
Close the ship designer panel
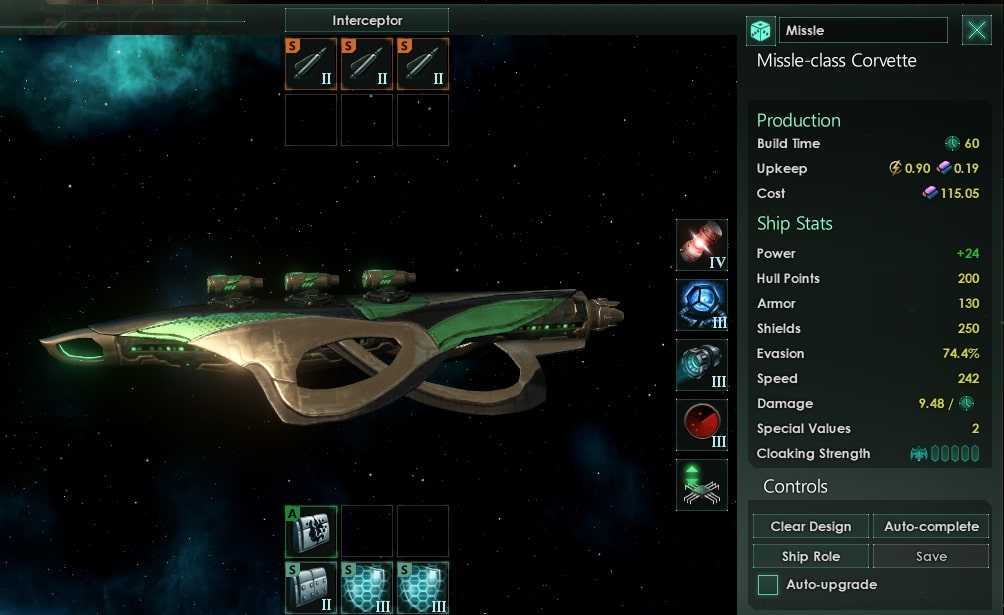click(x=976, y=30)
